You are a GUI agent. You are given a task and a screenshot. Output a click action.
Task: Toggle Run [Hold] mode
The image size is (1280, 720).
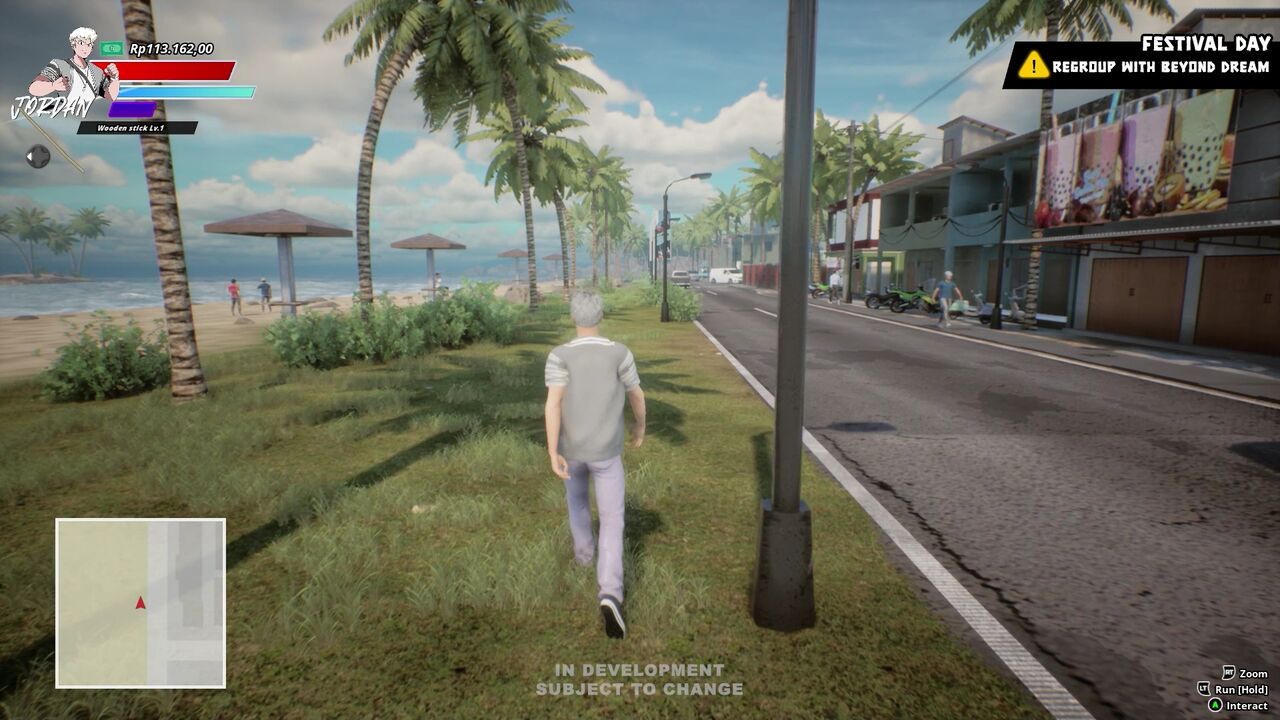1243,689
